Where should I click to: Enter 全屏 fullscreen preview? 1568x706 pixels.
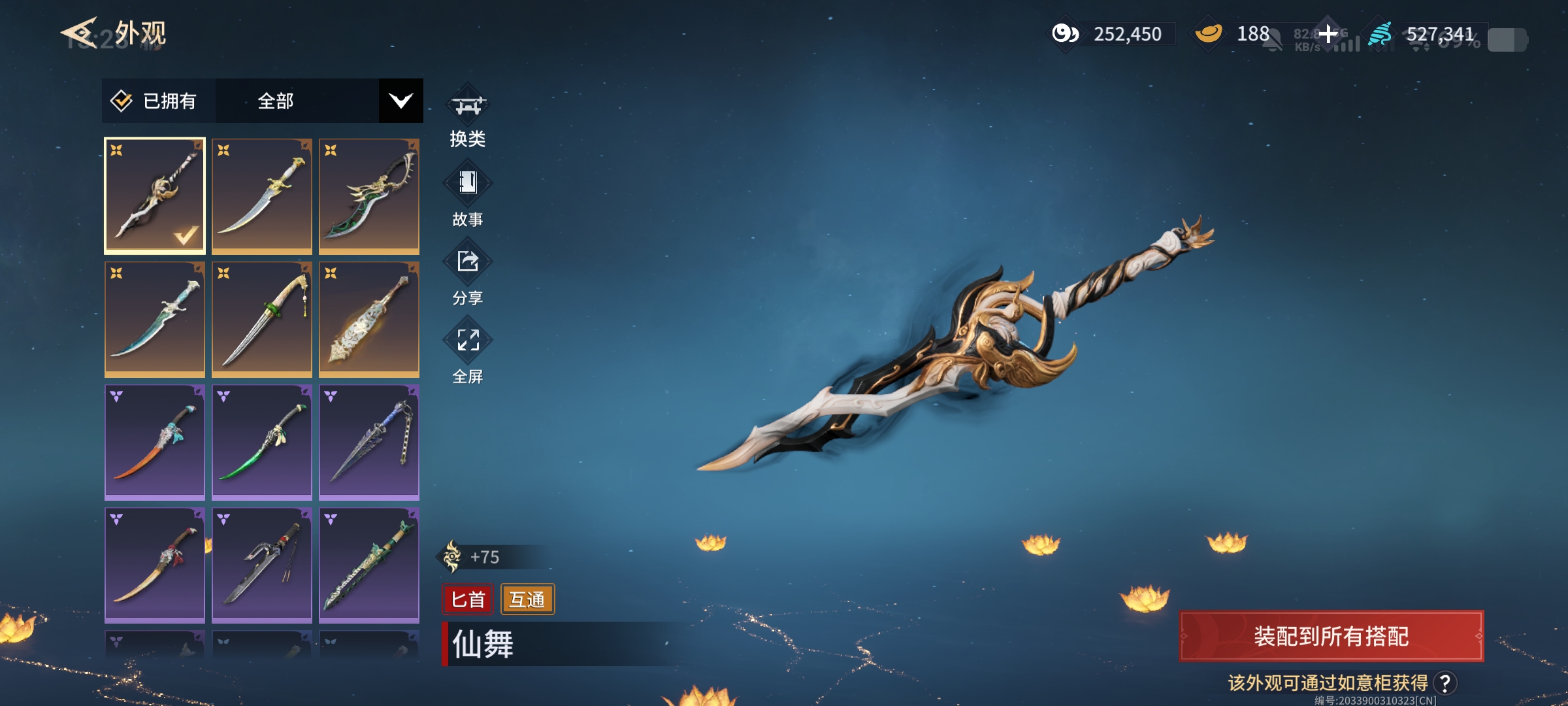click(468, 353)
